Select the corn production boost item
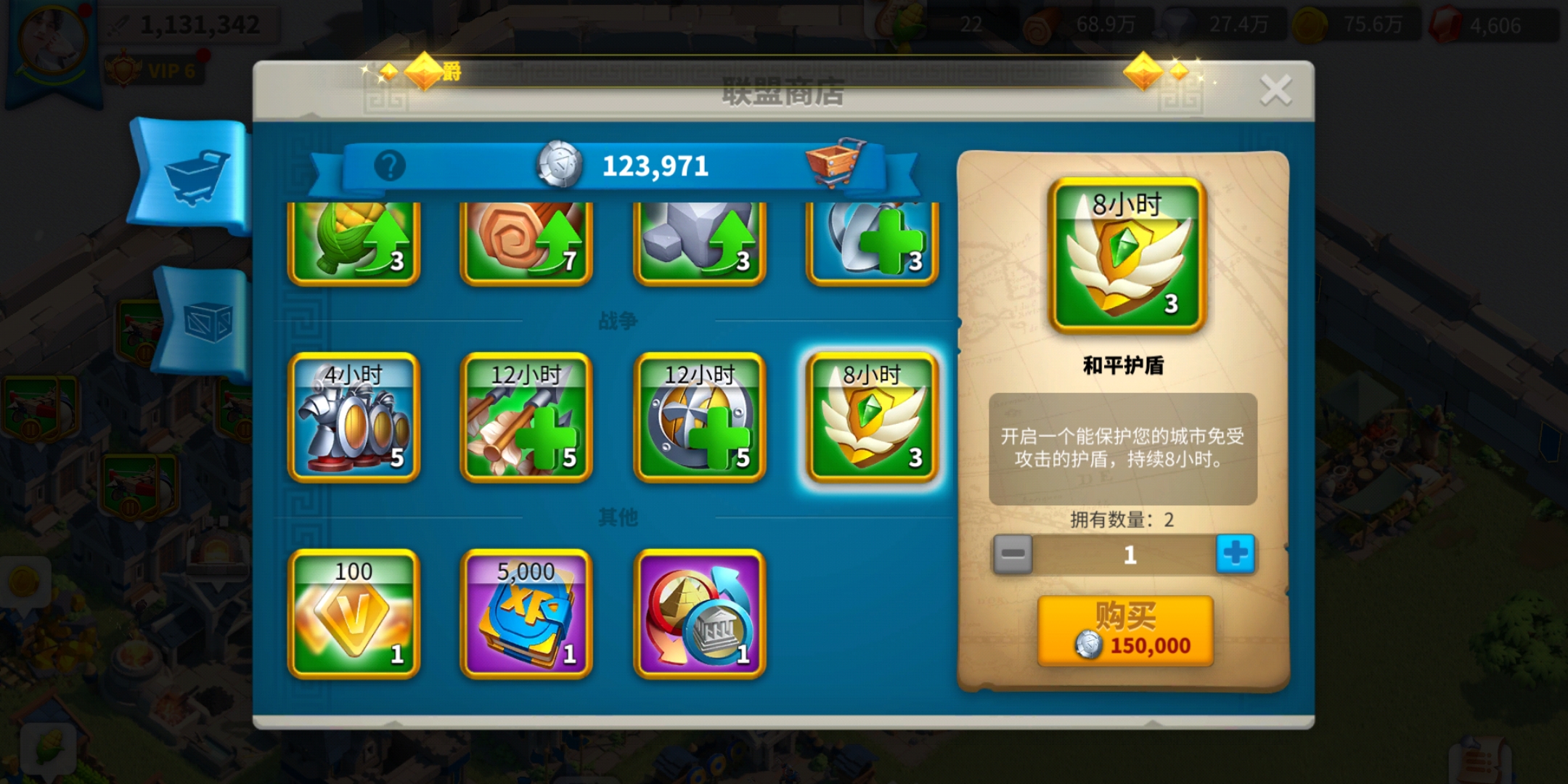The width and height of the screenshot is (1568, 784). (x=354, y=243)
